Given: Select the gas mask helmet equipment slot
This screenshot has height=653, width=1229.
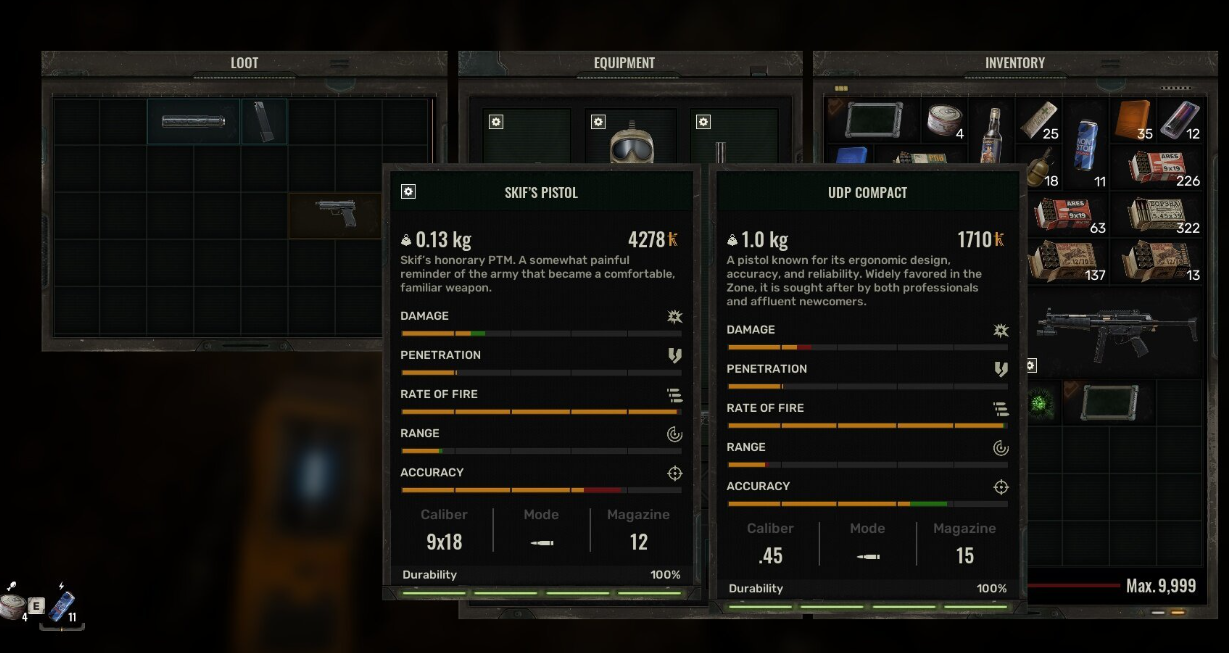Looking at the screenshot, I should point(629,147).
